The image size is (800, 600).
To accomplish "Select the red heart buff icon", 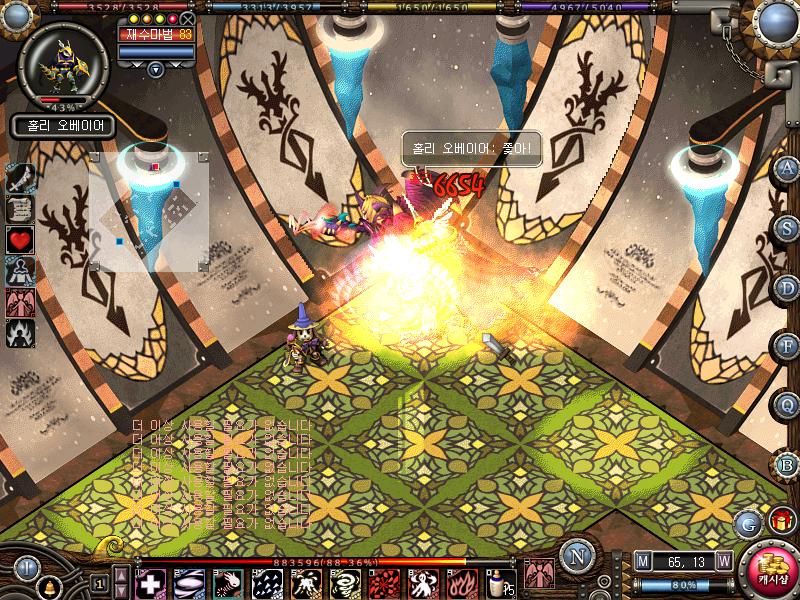I will [x=21, y=239].
